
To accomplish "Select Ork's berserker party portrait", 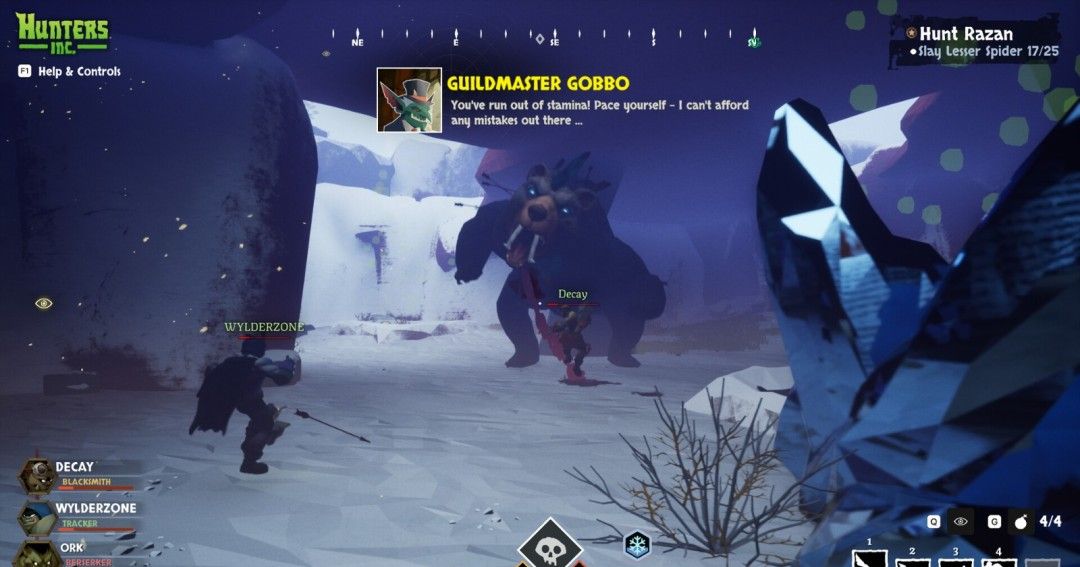I will (x=37, y=553).
